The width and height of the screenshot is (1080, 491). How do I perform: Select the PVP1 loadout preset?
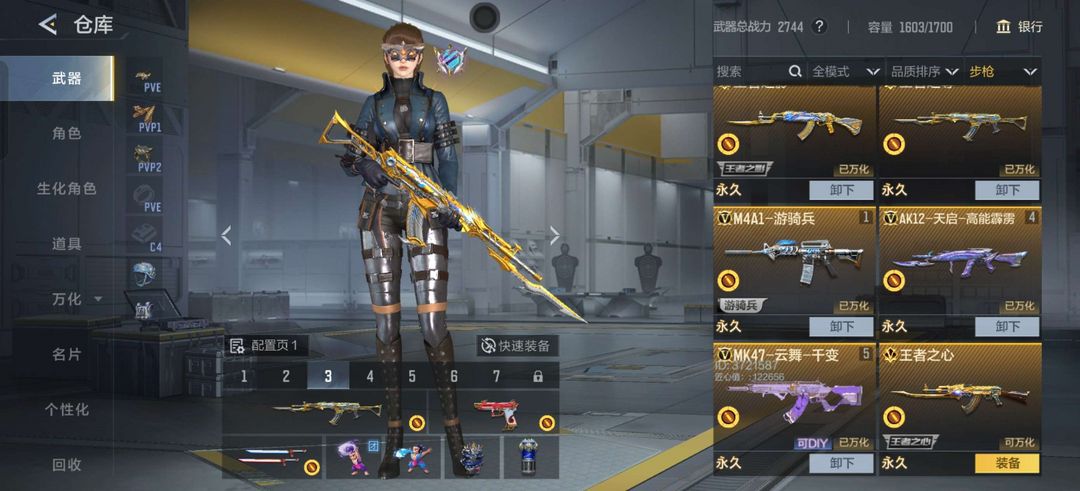pyautogui.click(x=148, y=118)
